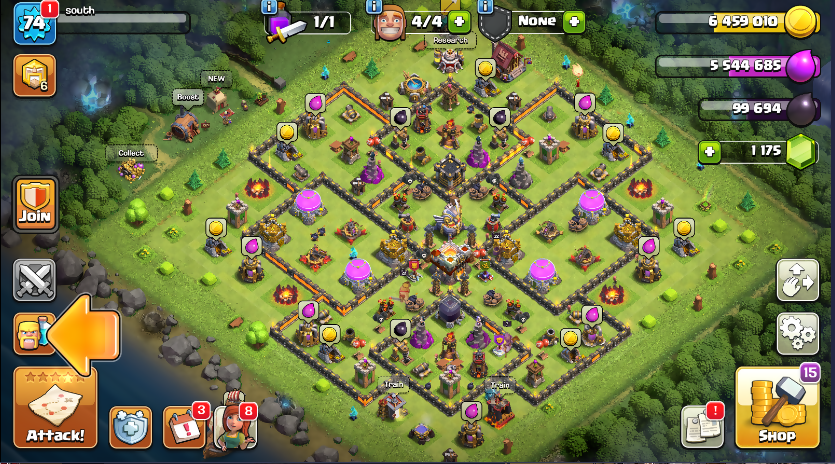This screenshot has width=835, height=464.
Task: Open the Town Hall icon marked 6
Action: pos(34,75)
